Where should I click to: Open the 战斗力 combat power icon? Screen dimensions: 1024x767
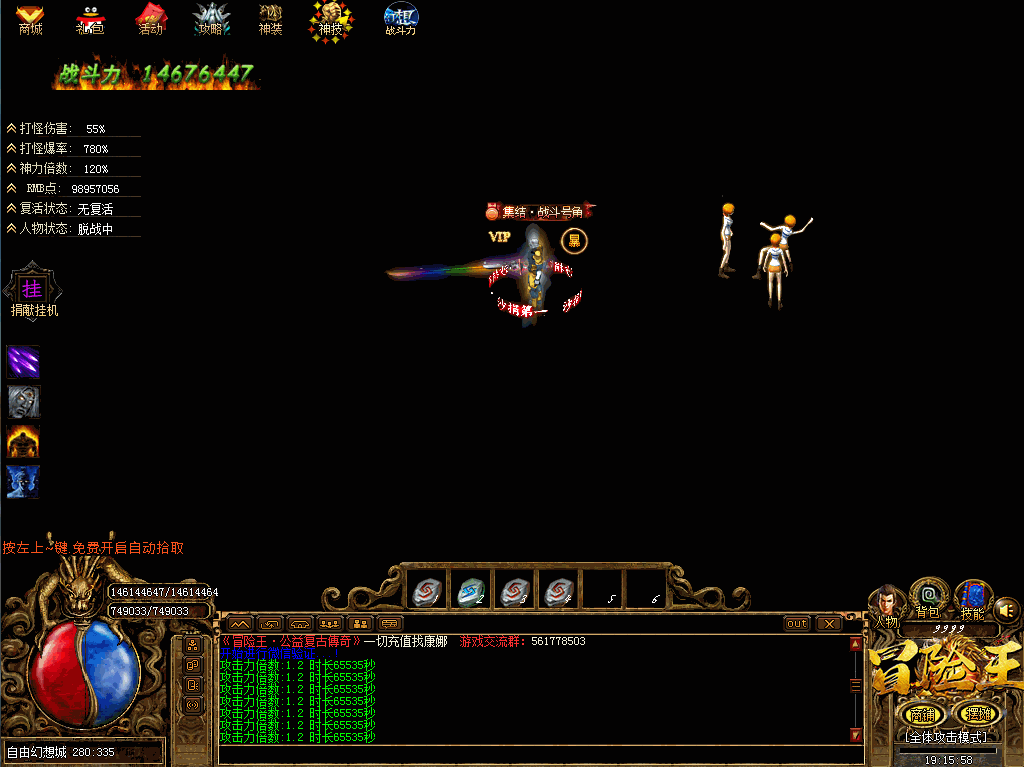pos(401,18)
